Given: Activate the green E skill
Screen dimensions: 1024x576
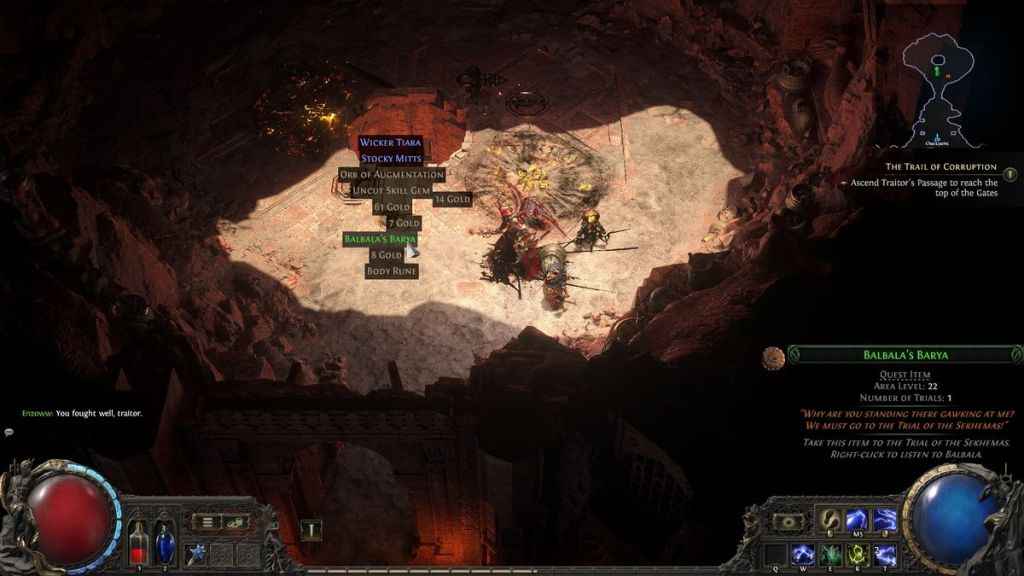Looking at the screenshot, I should (x=830, y=553).
